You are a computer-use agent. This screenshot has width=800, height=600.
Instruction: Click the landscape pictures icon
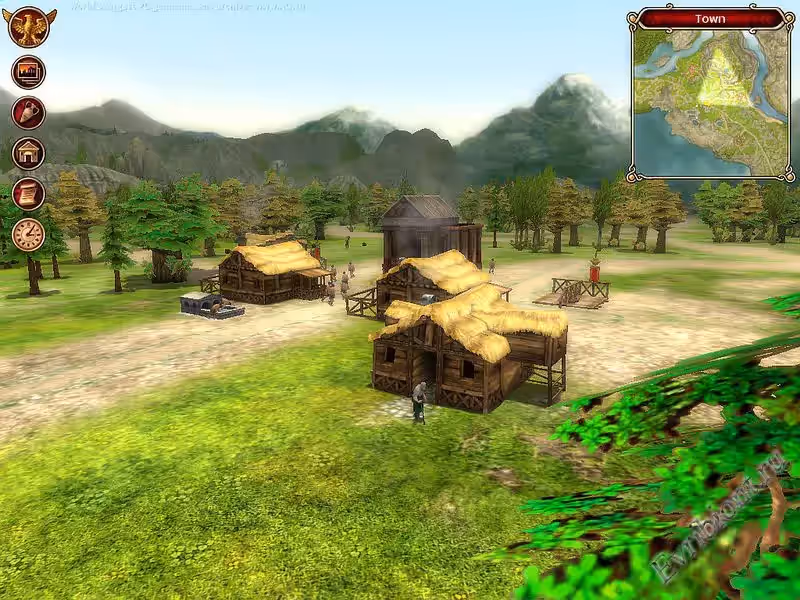tap(28, 72)
